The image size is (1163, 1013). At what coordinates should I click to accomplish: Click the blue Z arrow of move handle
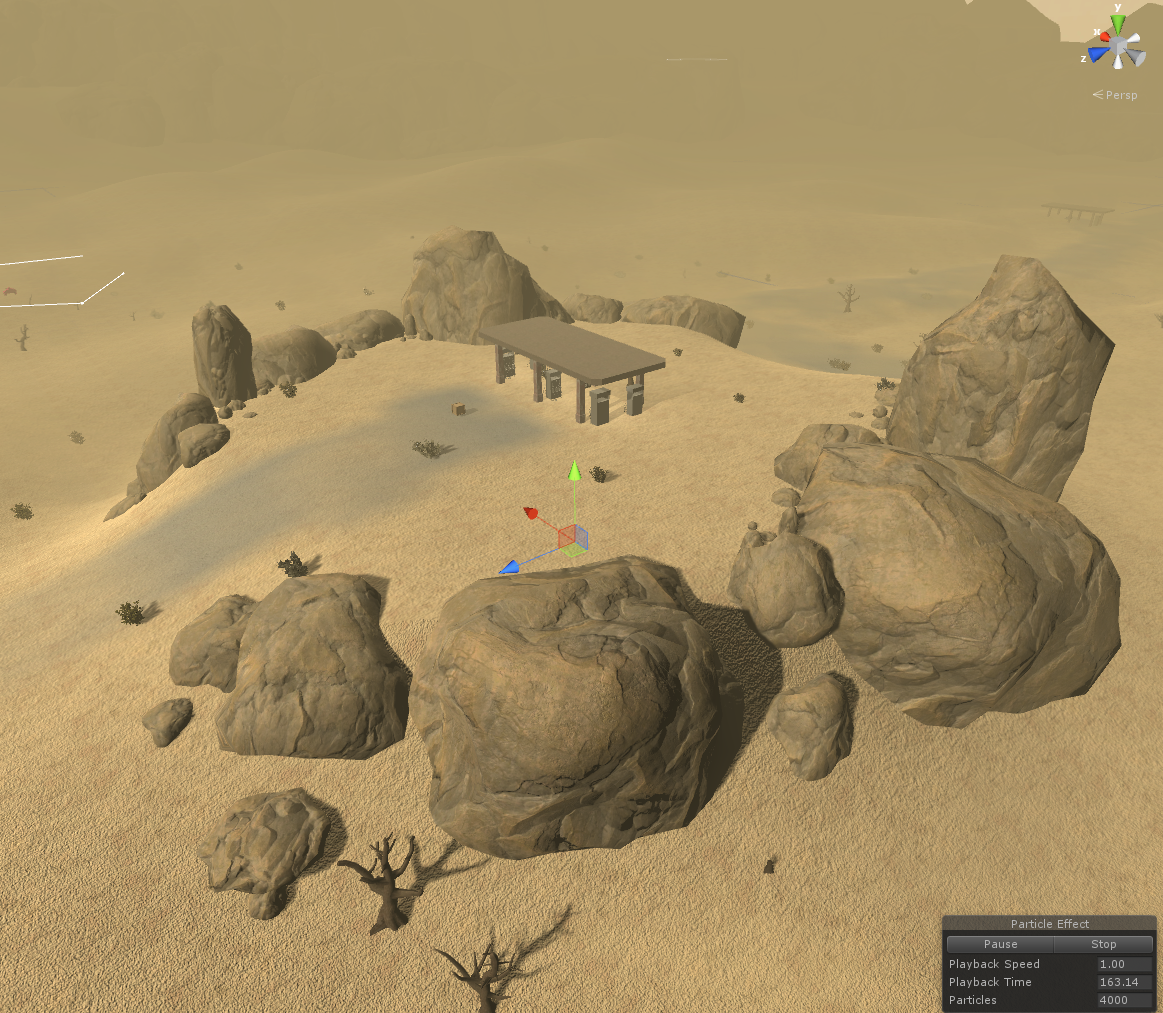510,568
